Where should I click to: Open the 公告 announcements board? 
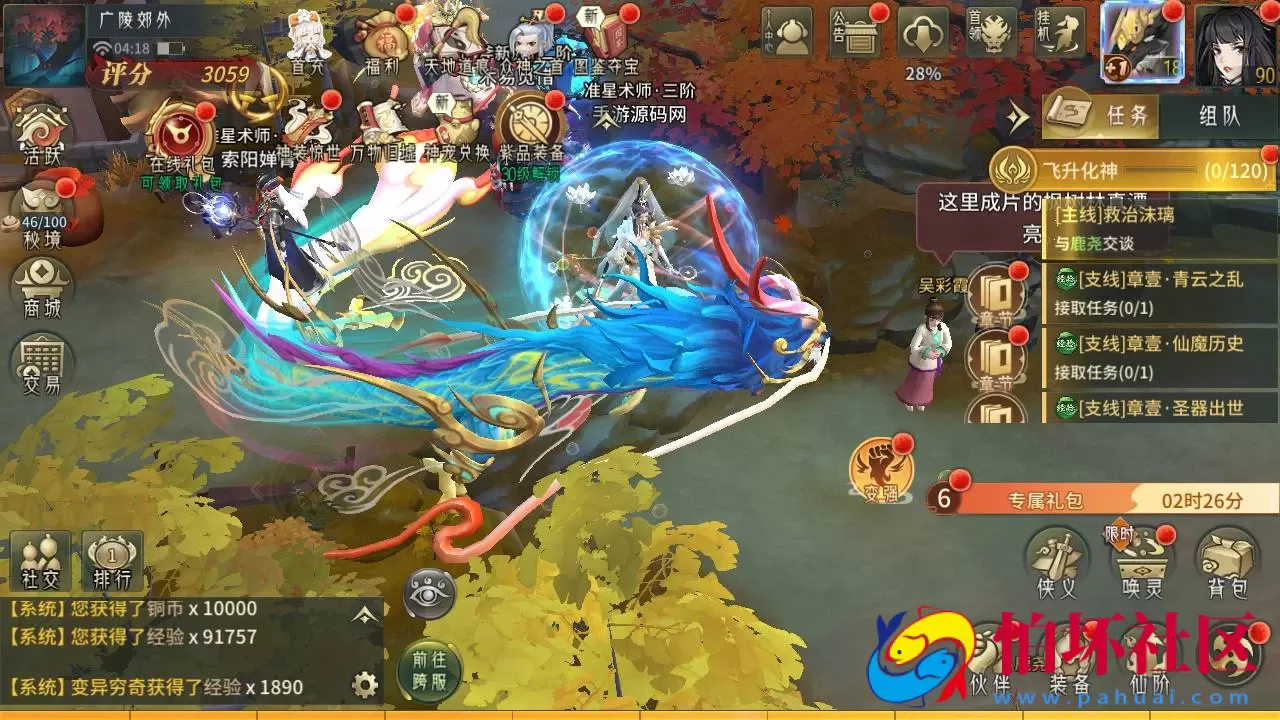[x=855, y=32]
